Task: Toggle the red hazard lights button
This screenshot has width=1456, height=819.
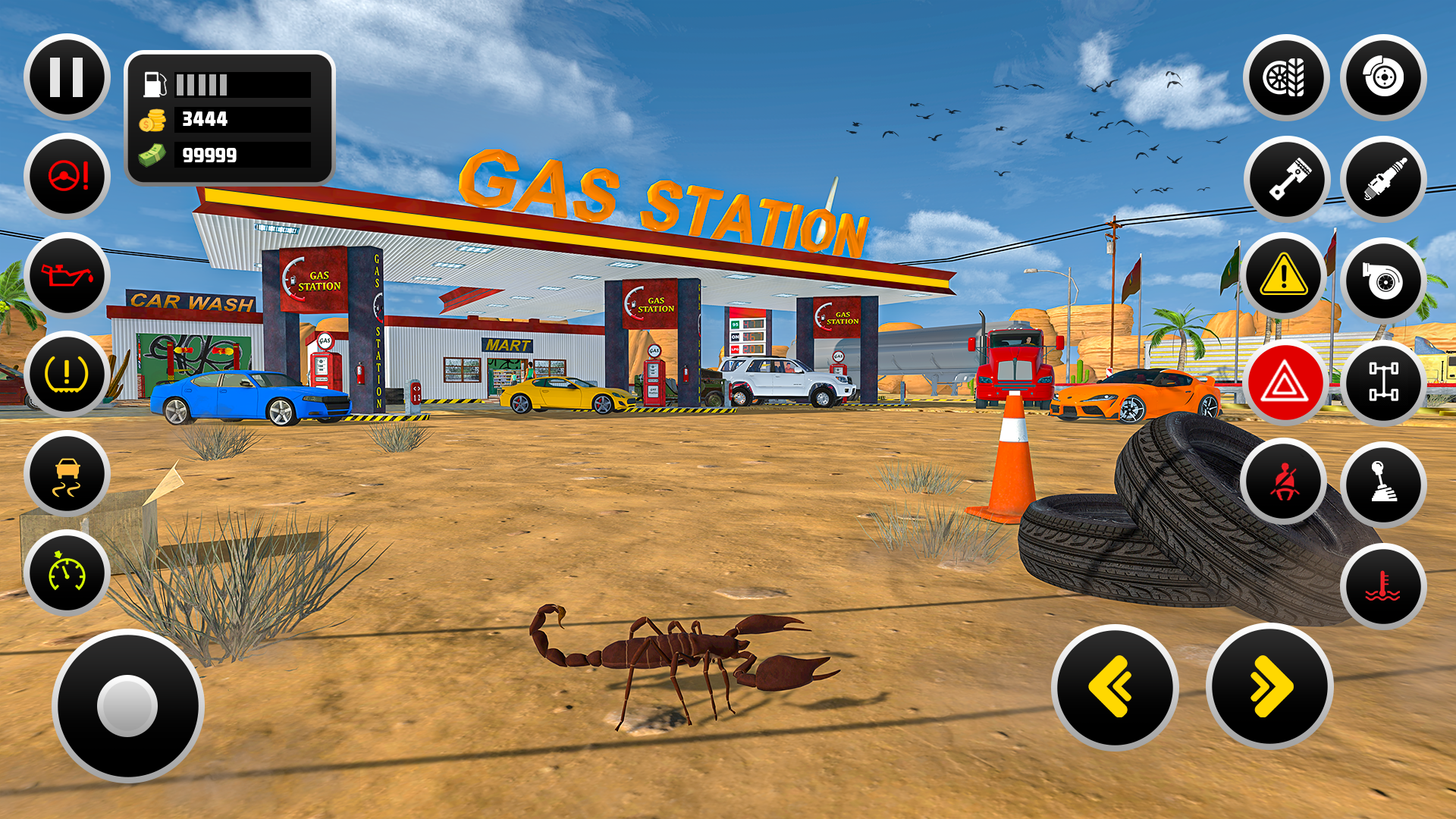Action: [x=1285, y=383]
